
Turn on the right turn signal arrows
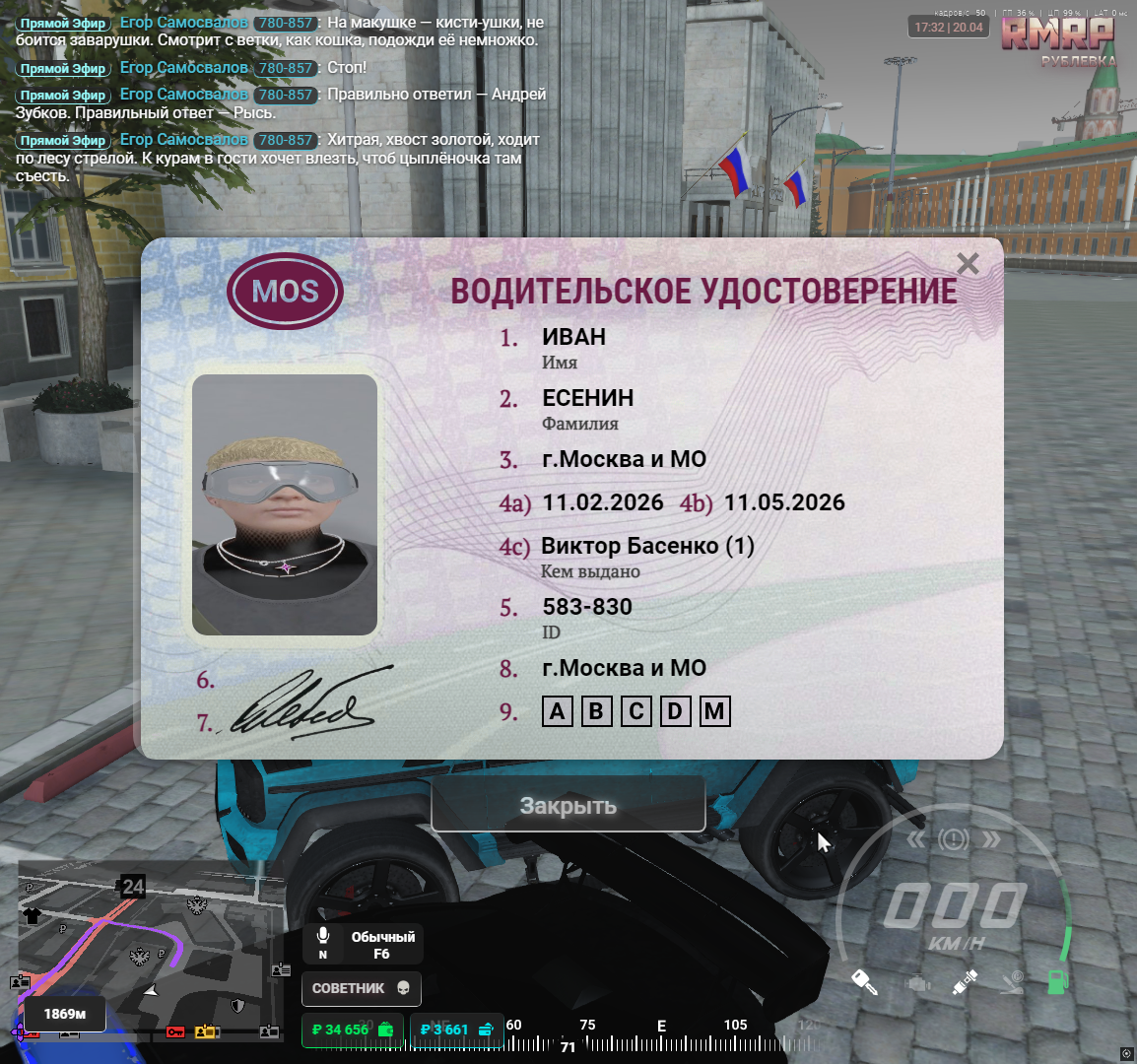click(x=991, y=839)
